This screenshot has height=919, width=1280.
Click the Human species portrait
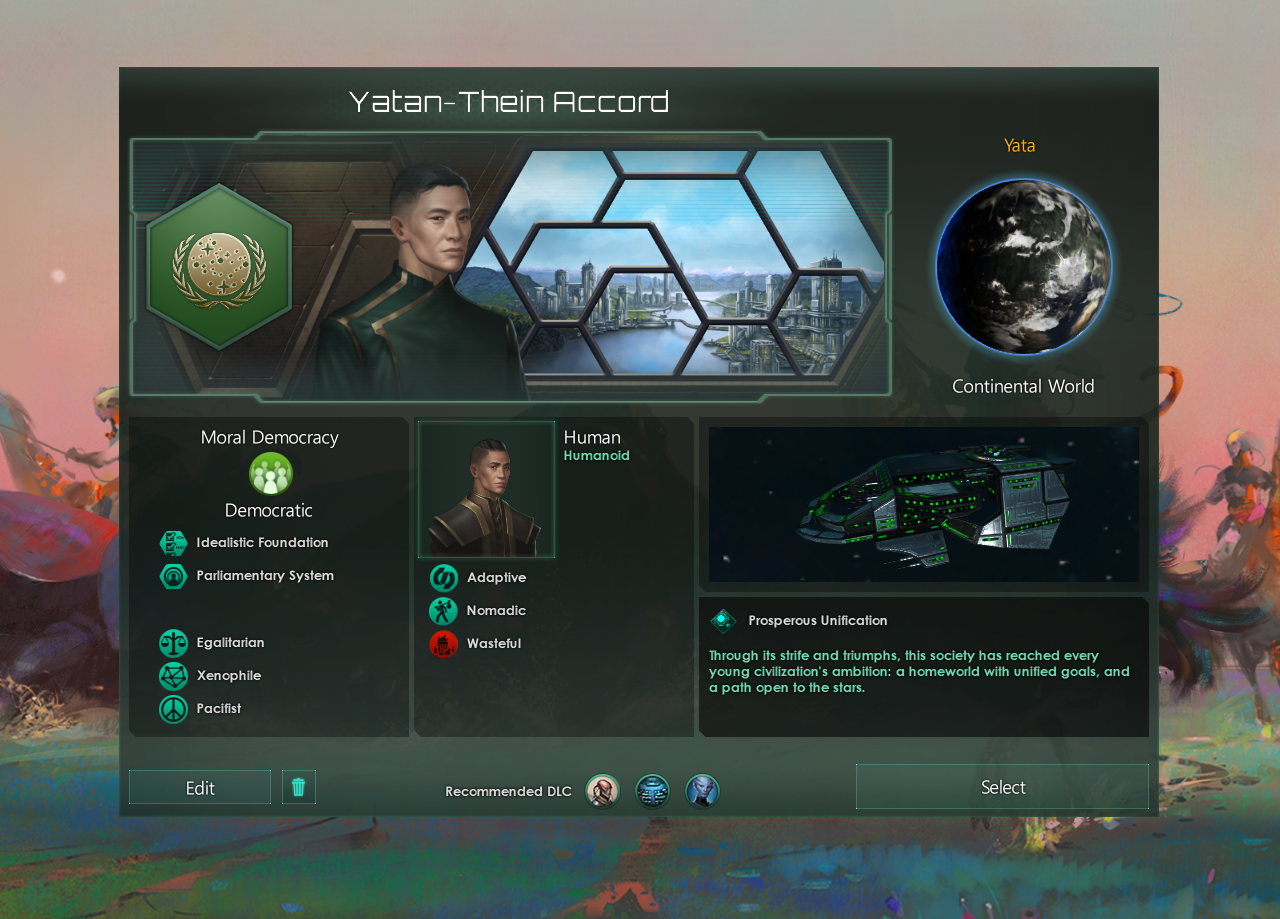[487, 489]
